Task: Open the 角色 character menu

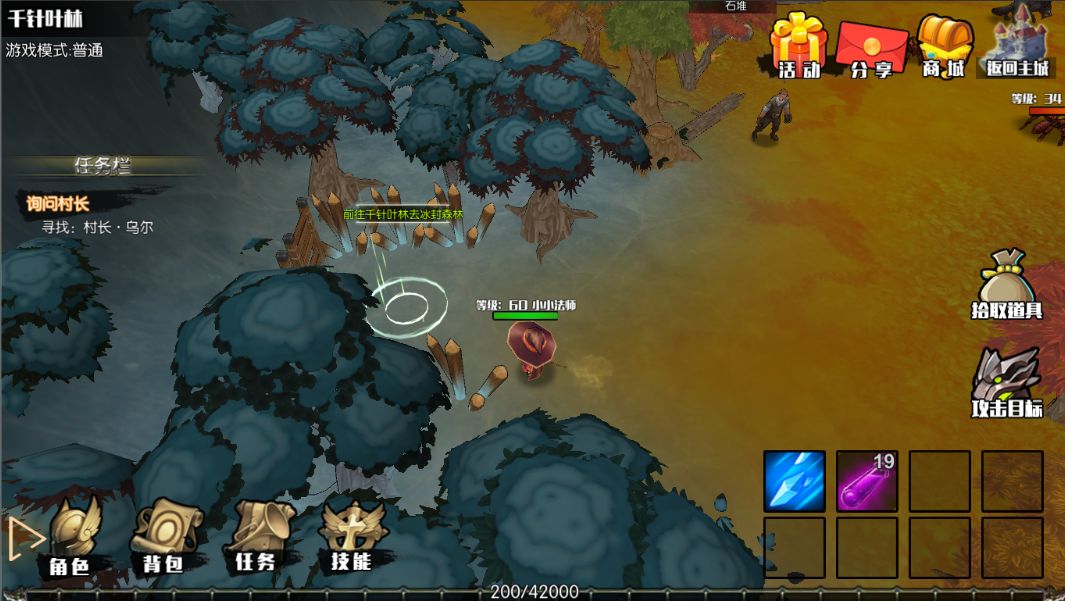Action: (x=72, y=538)
